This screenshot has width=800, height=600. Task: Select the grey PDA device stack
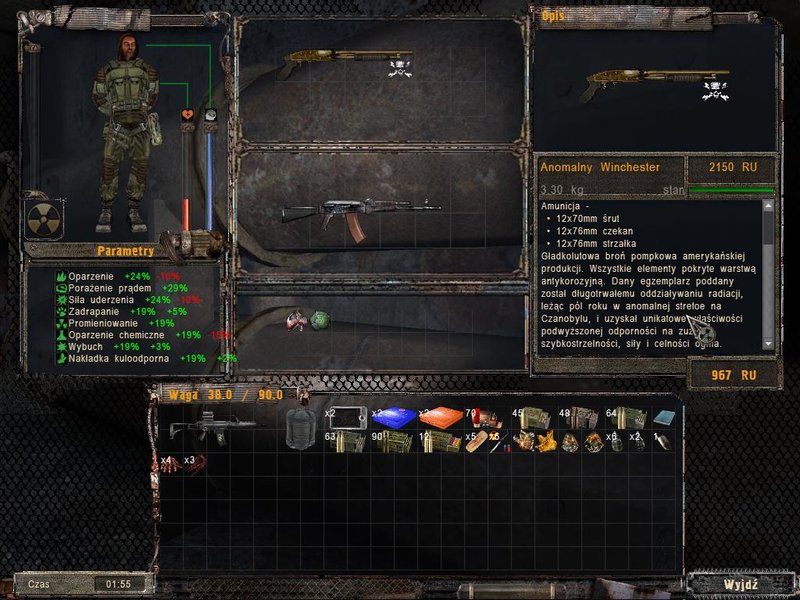click(345, 417)
